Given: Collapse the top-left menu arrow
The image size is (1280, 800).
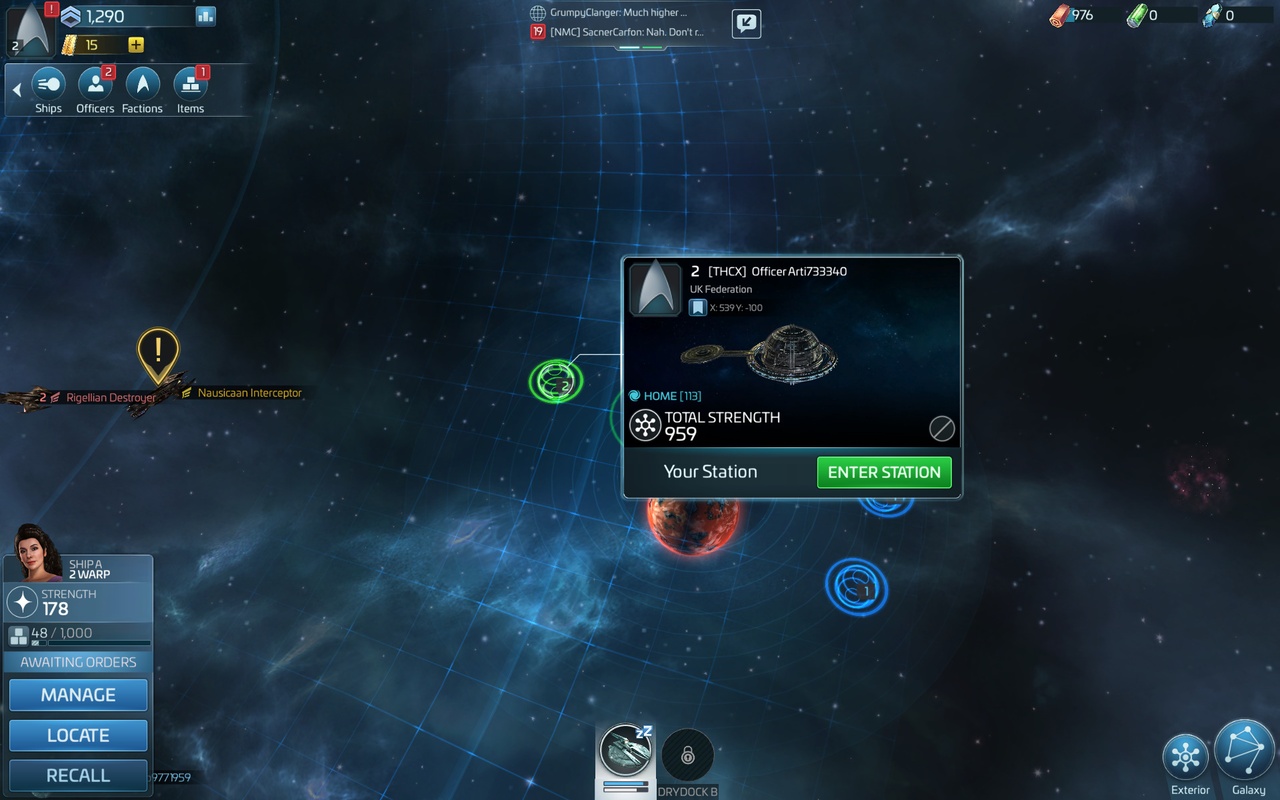Looking at the screenshot, I should (x=16, y=90).
